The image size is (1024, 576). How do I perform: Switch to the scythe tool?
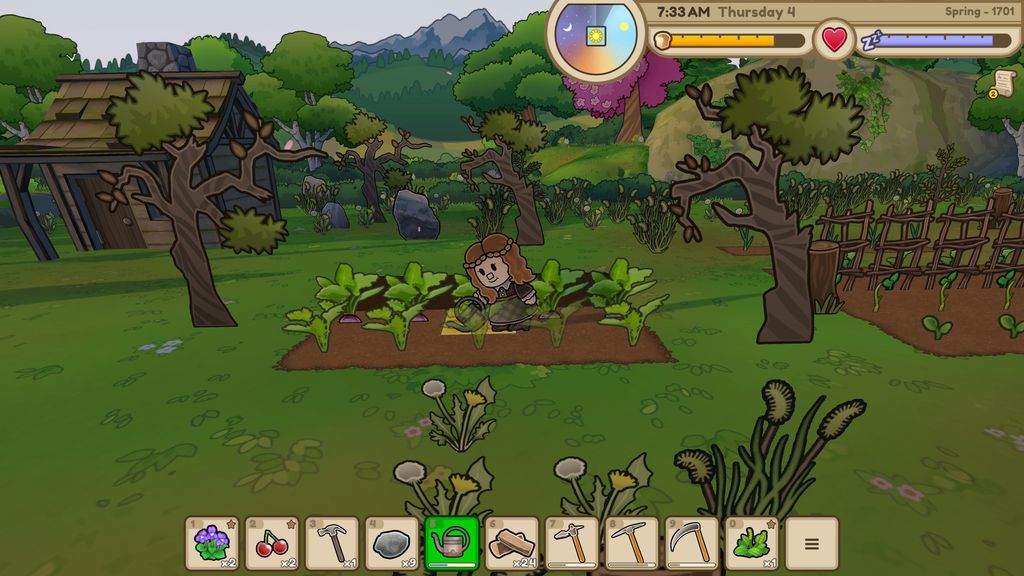click(x=692, y=543)
